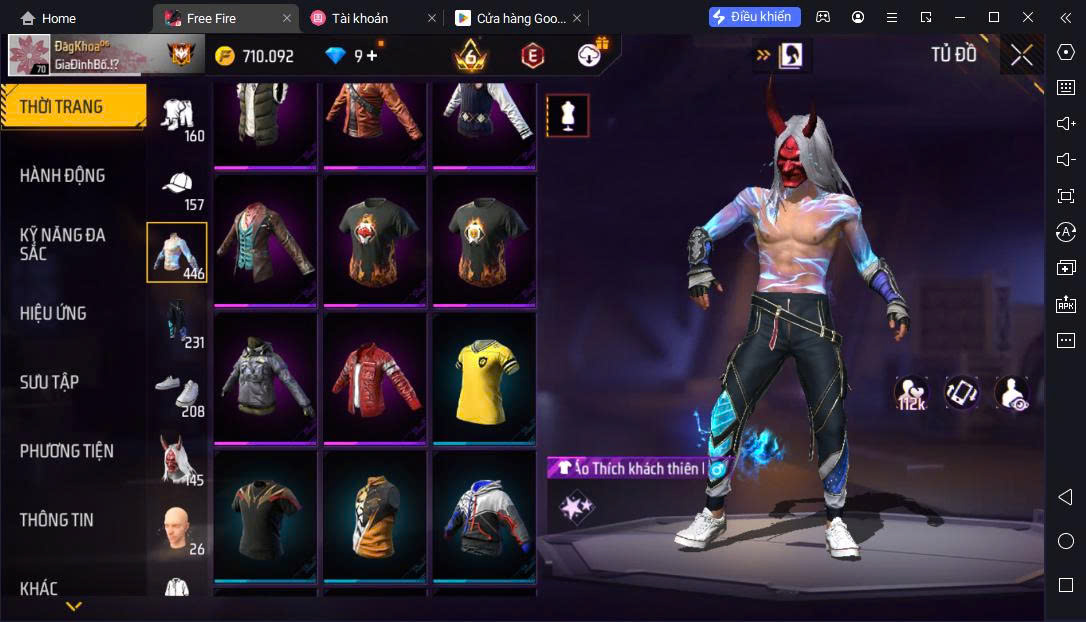The width and height of the screenshot is (1086, 622).
Task: Open the HÀNH ĐỘNG category
Action: pyautogui.click(x=62, y=176)
